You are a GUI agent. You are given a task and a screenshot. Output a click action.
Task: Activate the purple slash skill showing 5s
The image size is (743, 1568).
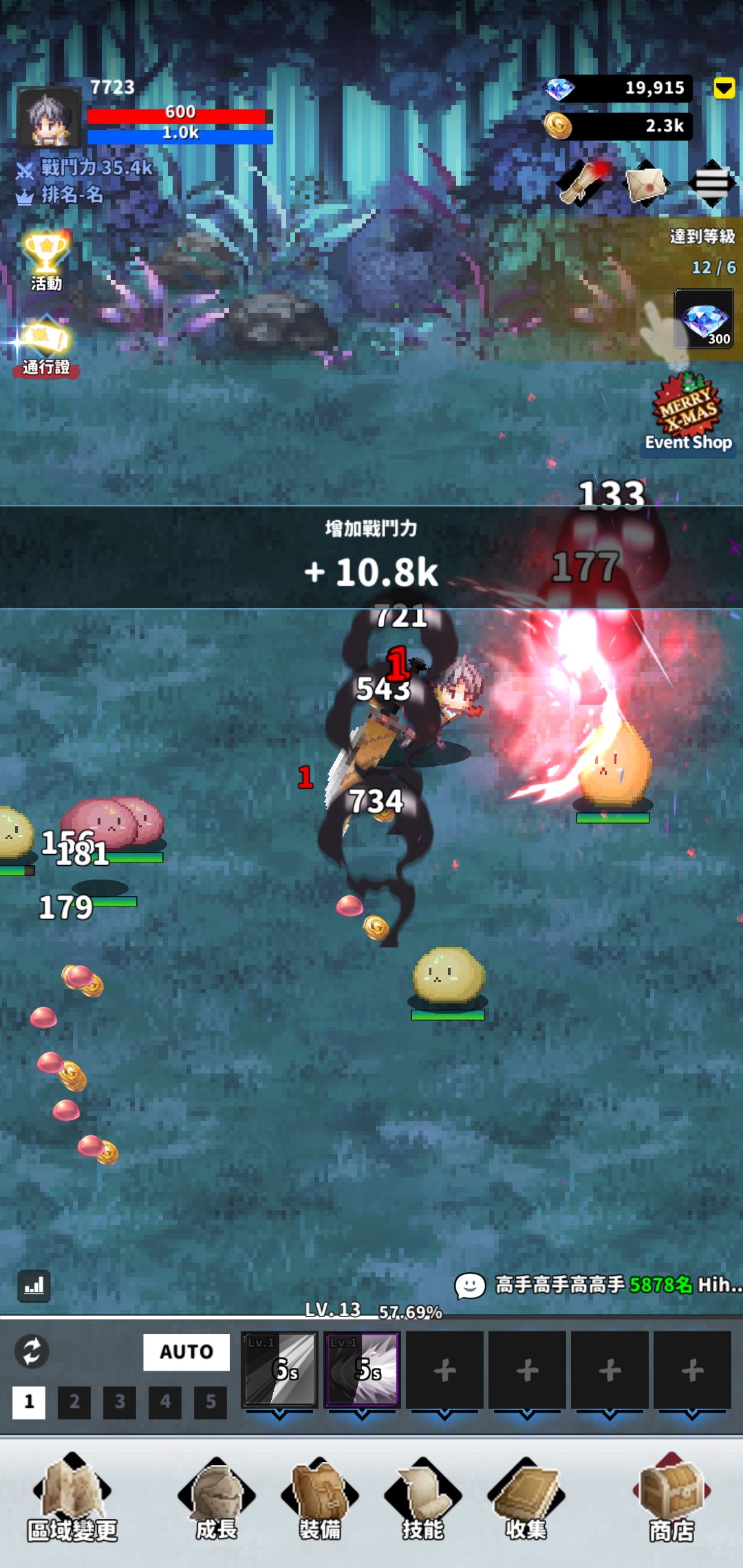click(363, 1369)
